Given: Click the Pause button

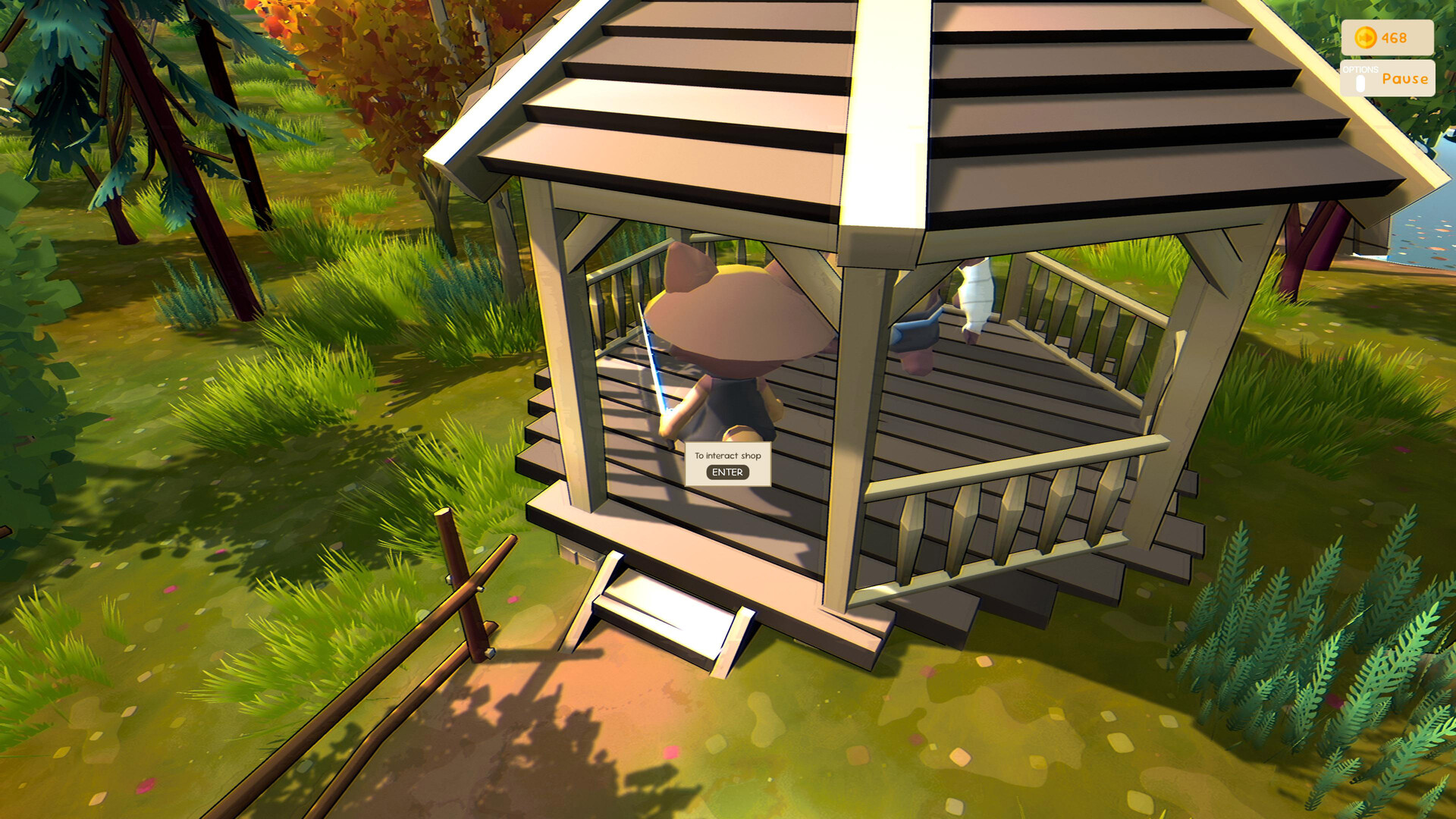Looking at the screenshot, I should [1404, 78].
